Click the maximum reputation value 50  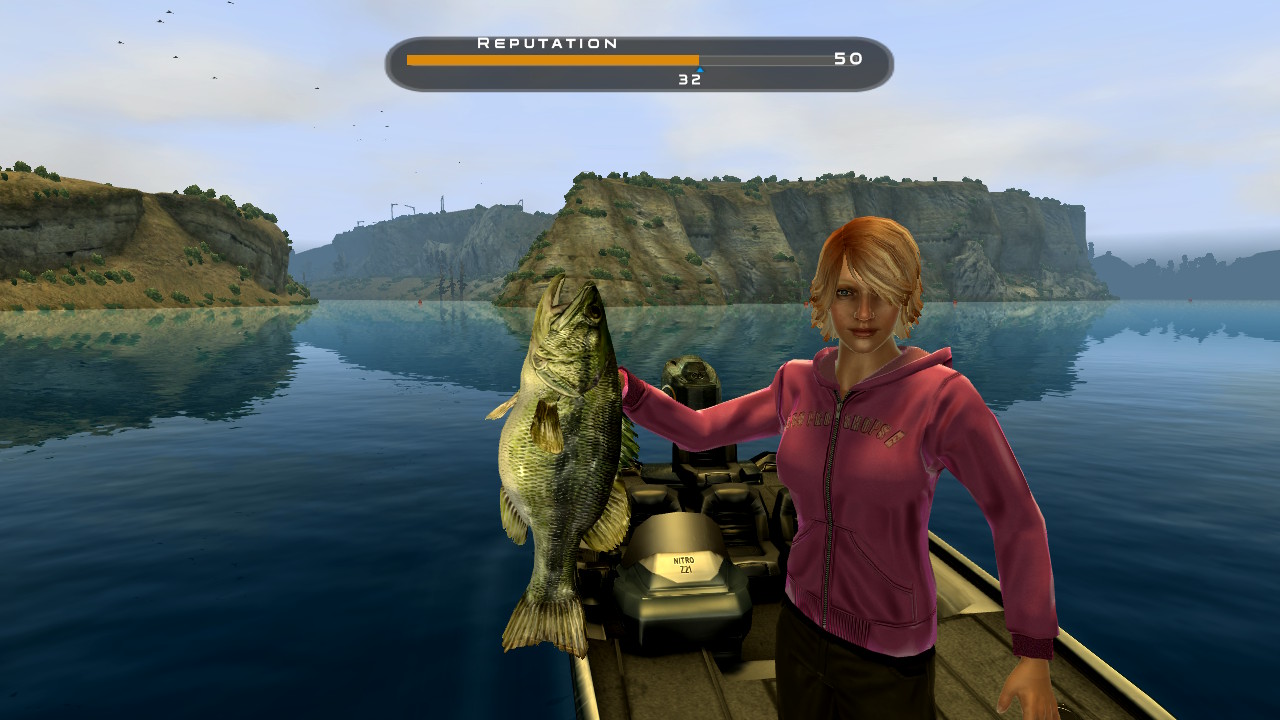point(848,60)
